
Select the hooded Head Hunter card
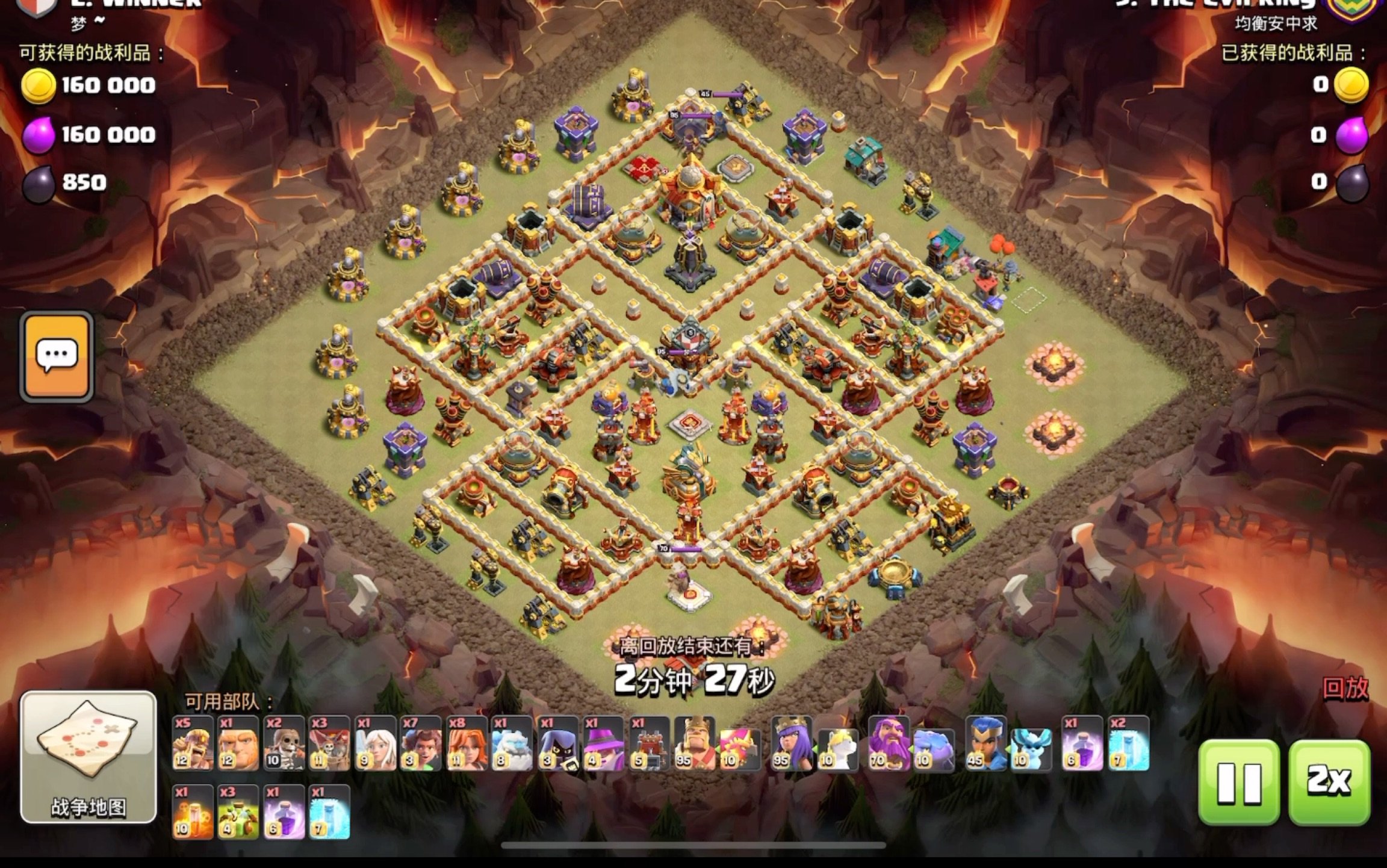tap(557, 743)
